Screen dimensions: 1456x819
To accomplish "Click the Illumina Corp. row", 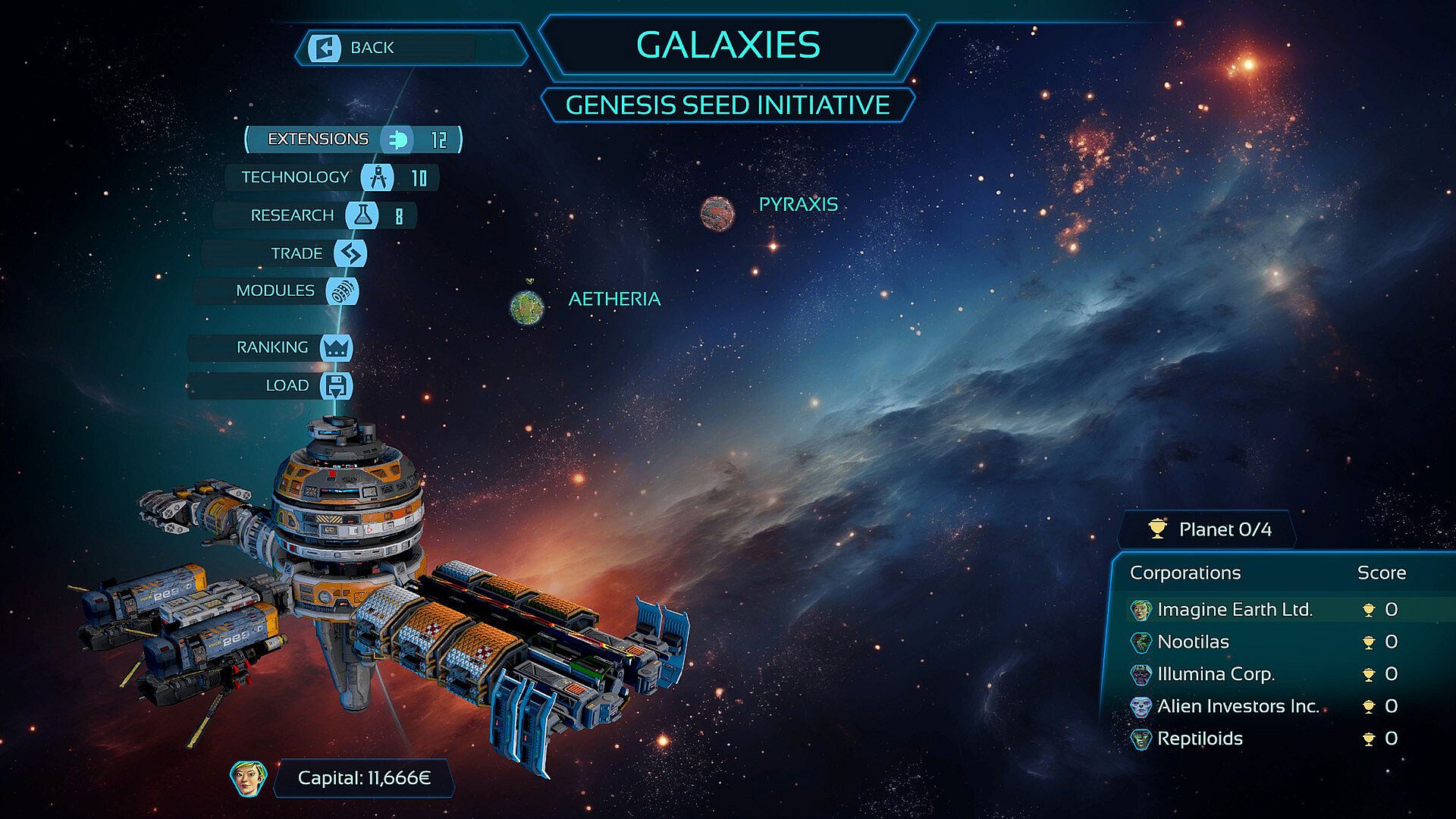I will [1216, 674].
